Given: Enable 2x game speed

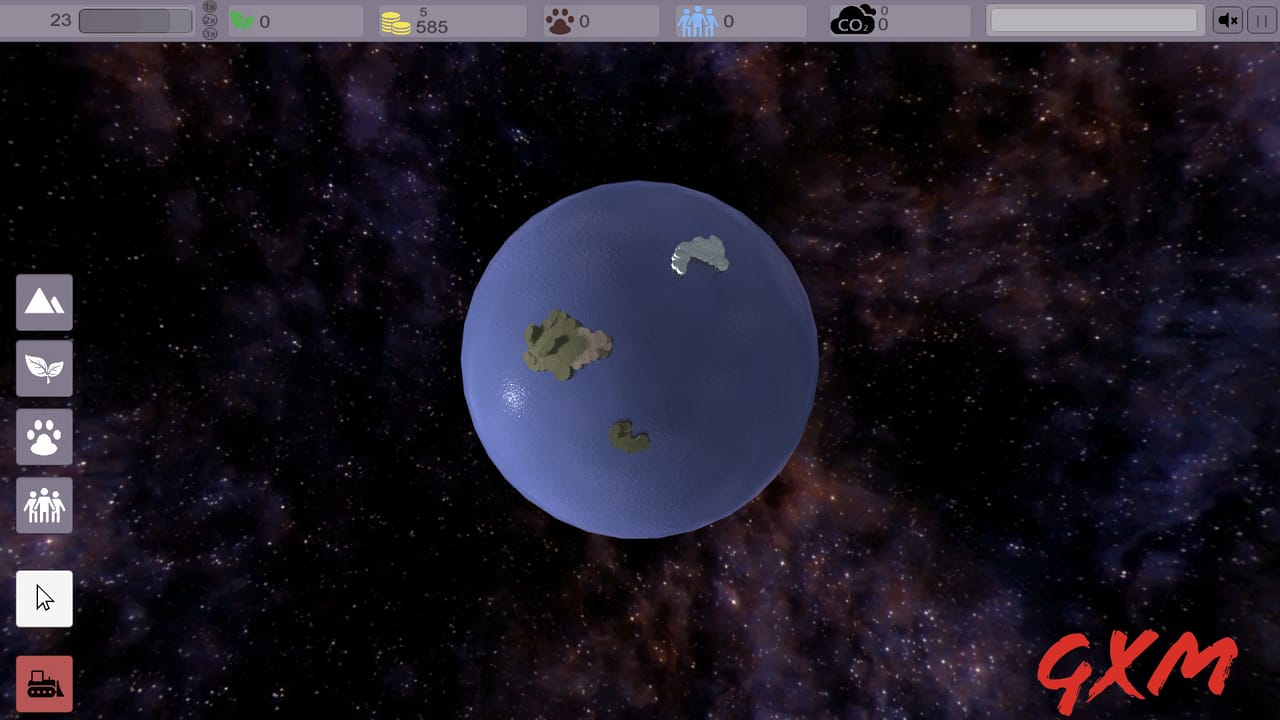Looking at the screenshot, I should (210, 20).
